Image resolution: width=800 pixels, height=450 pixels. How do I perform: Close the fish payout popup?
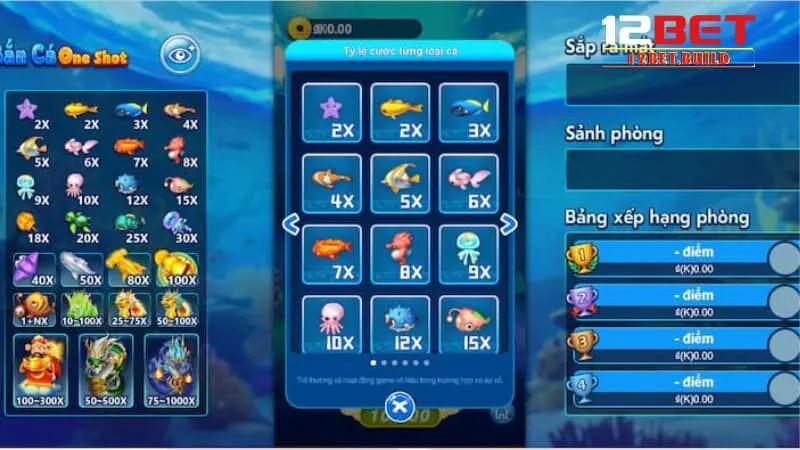click(400, 406)
